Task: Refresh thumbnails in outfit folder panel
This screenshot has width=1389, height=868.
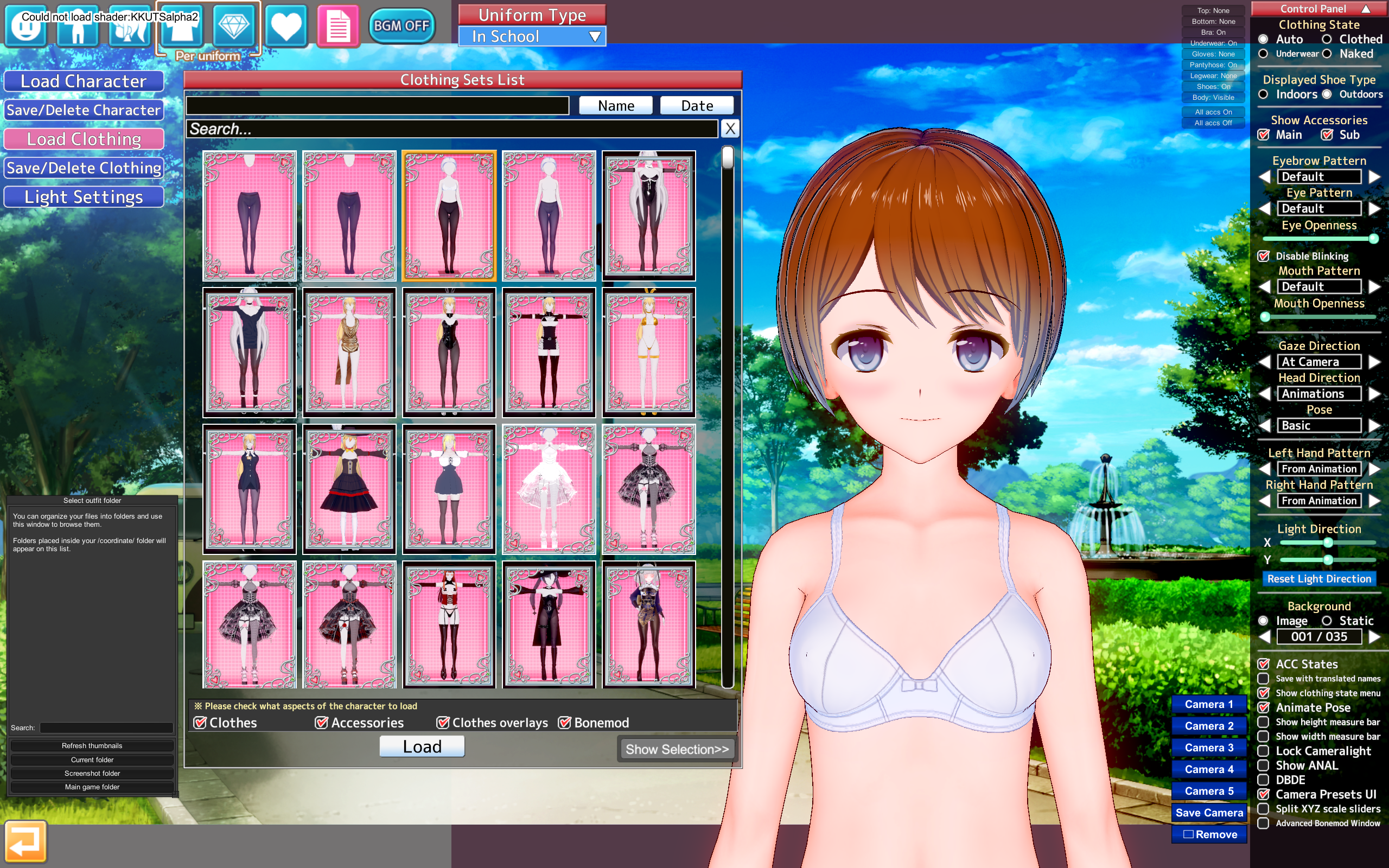Action: pyautogui.click(x=92, y=746)
